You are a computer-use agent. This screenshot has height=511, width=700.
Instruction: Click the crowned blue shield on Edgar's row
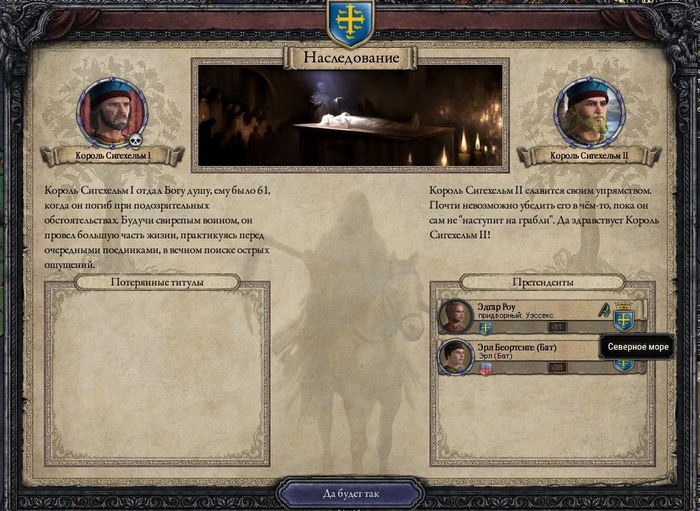623,317
